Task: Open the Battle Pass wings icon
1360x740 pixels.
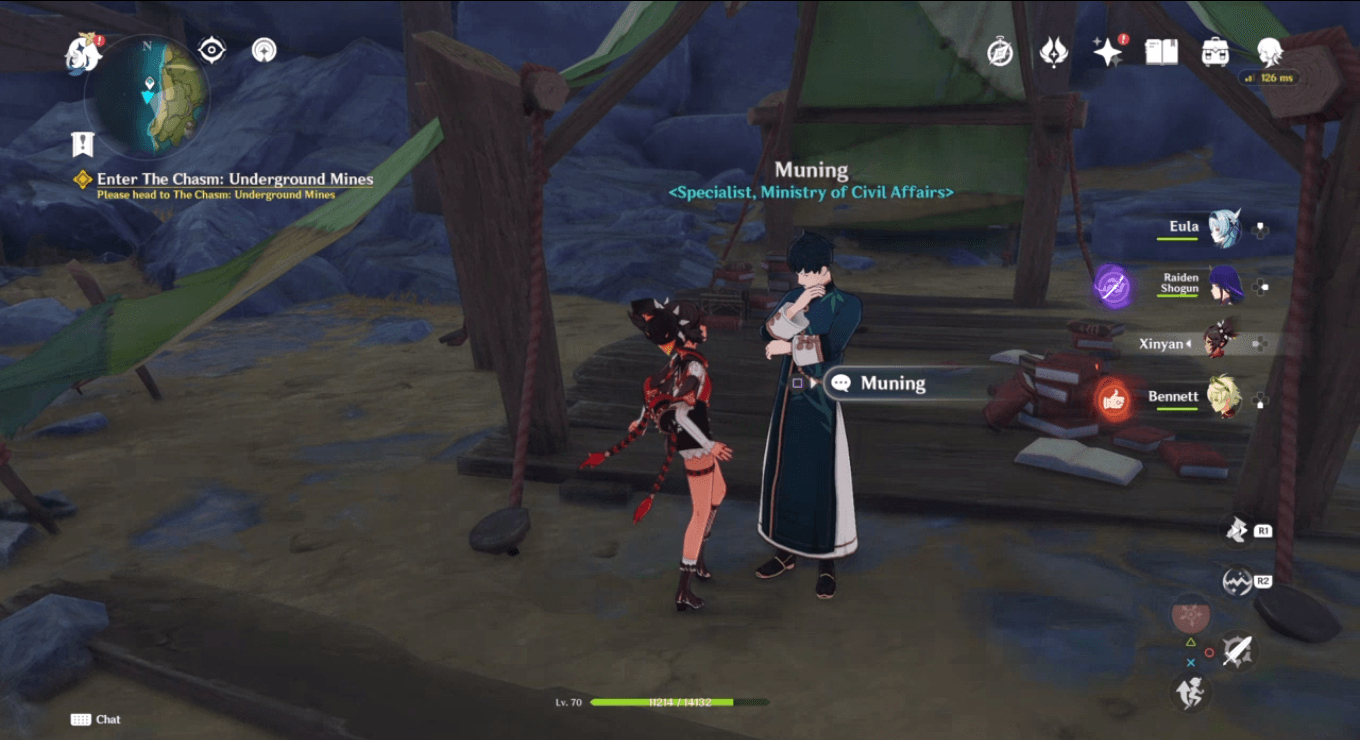Action: pos(1055,52)
